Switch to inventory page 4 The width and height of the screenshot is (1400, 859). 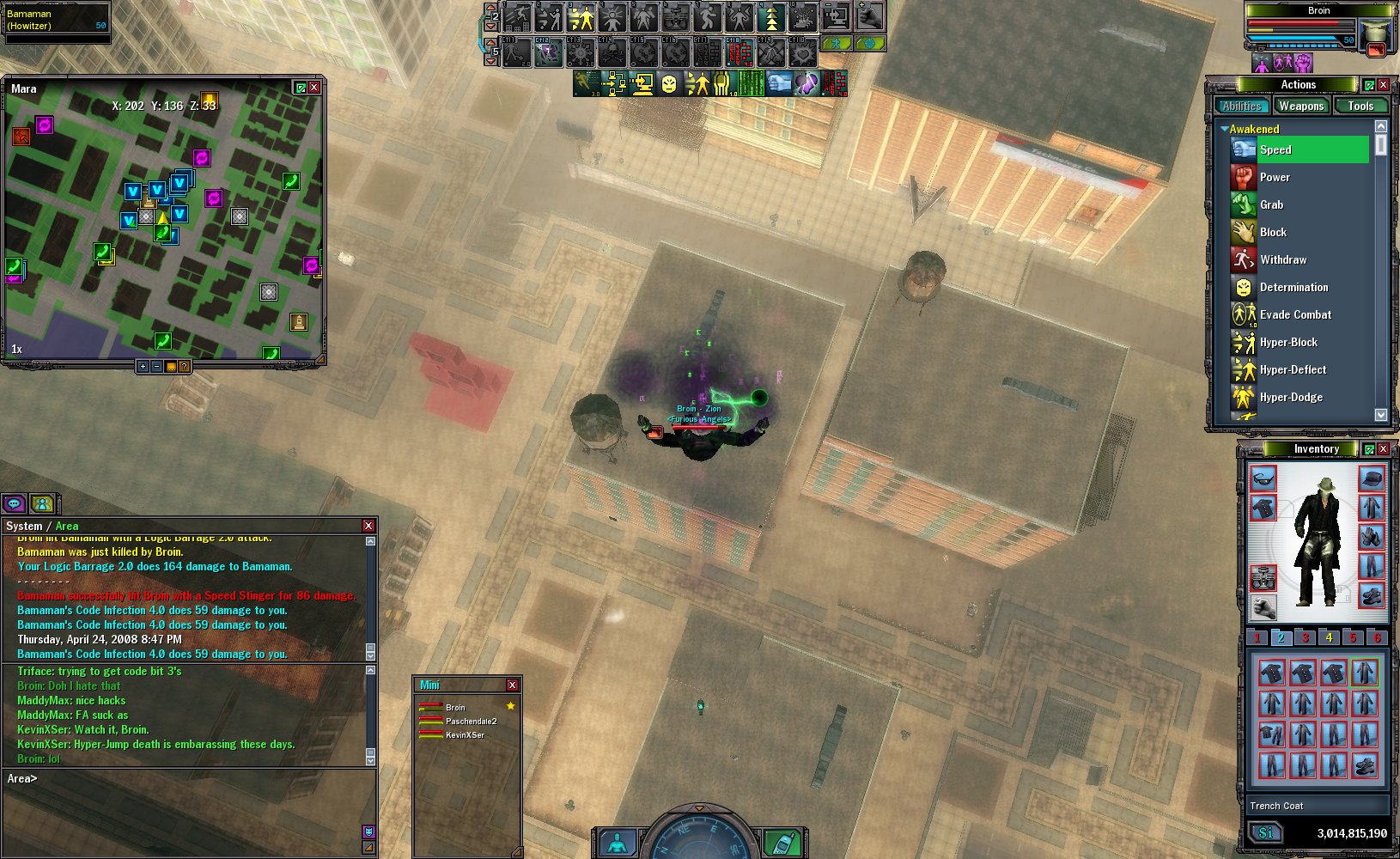tap(1329, 637)
